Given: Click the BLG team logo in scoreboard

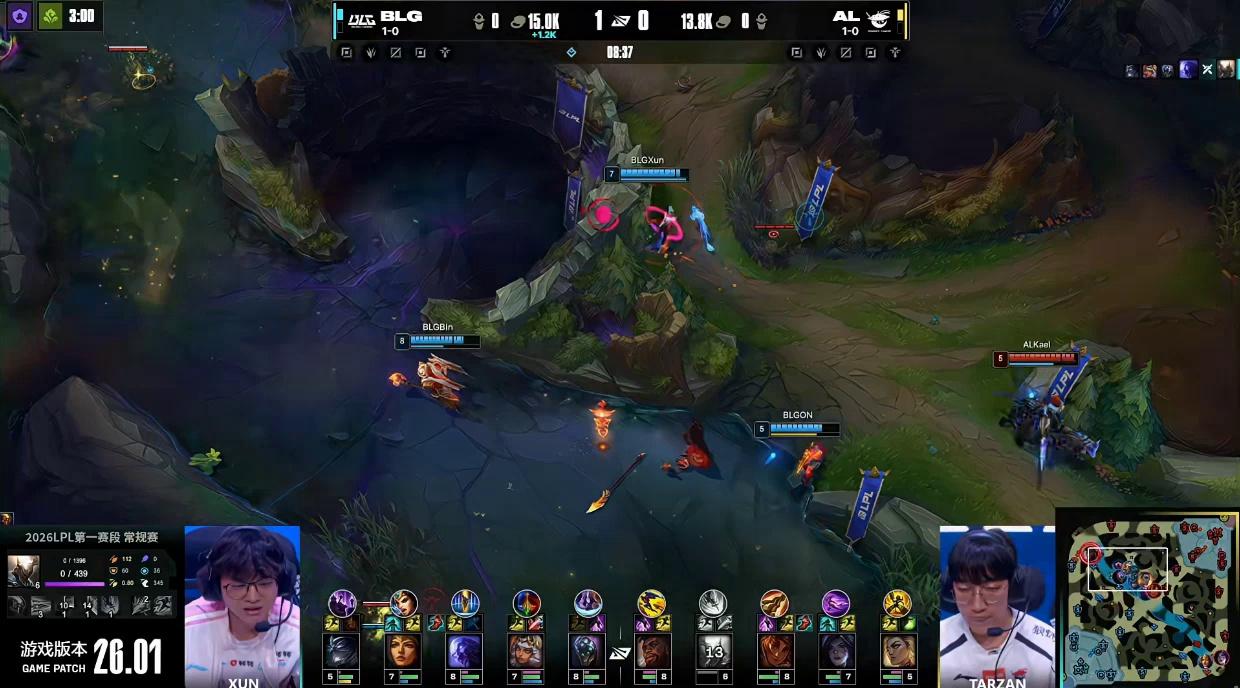Looking at the screenshot, I should coord(360,21).
